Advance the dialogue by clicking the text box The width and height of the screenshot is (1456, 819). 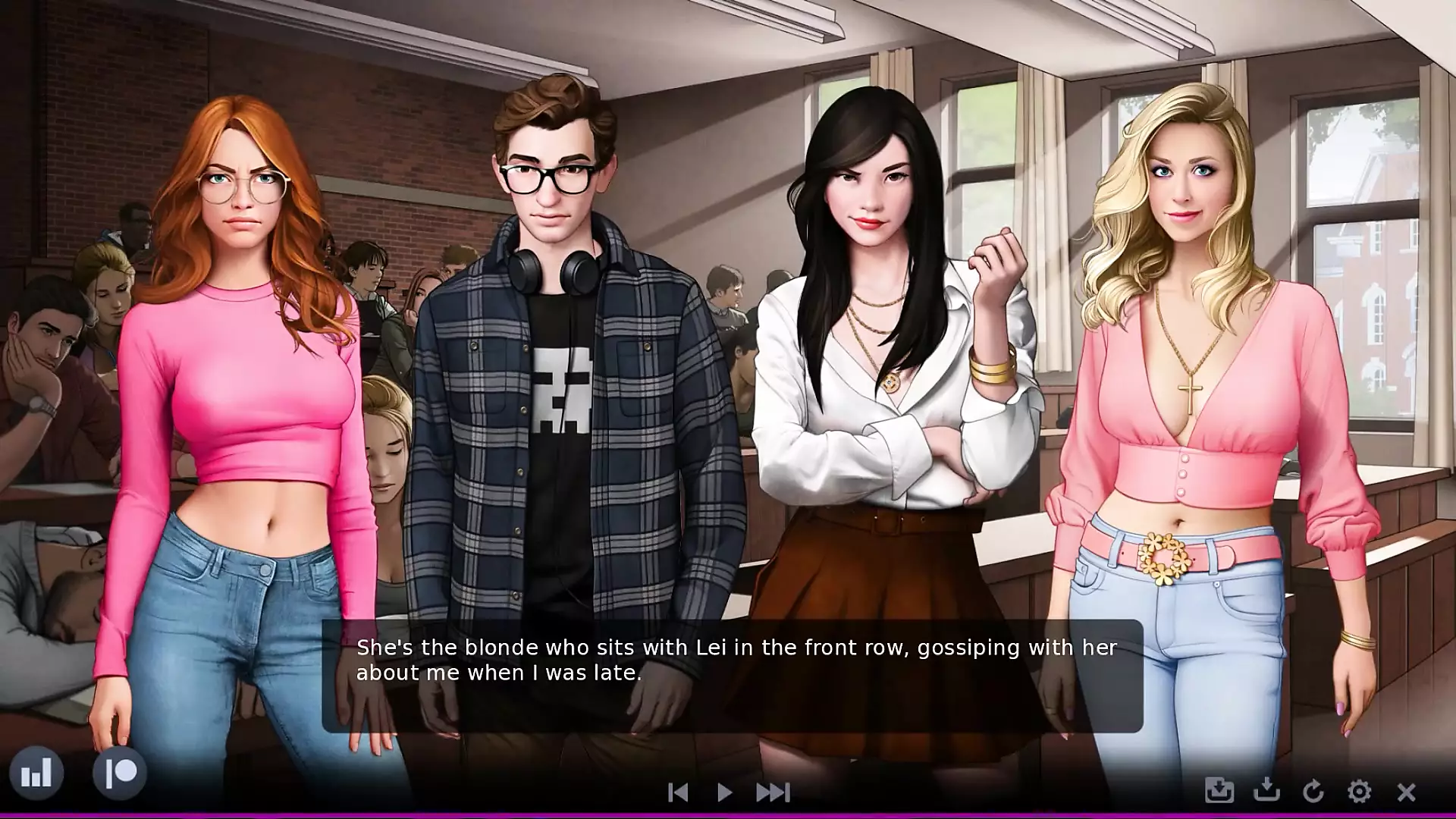[732, 676]
